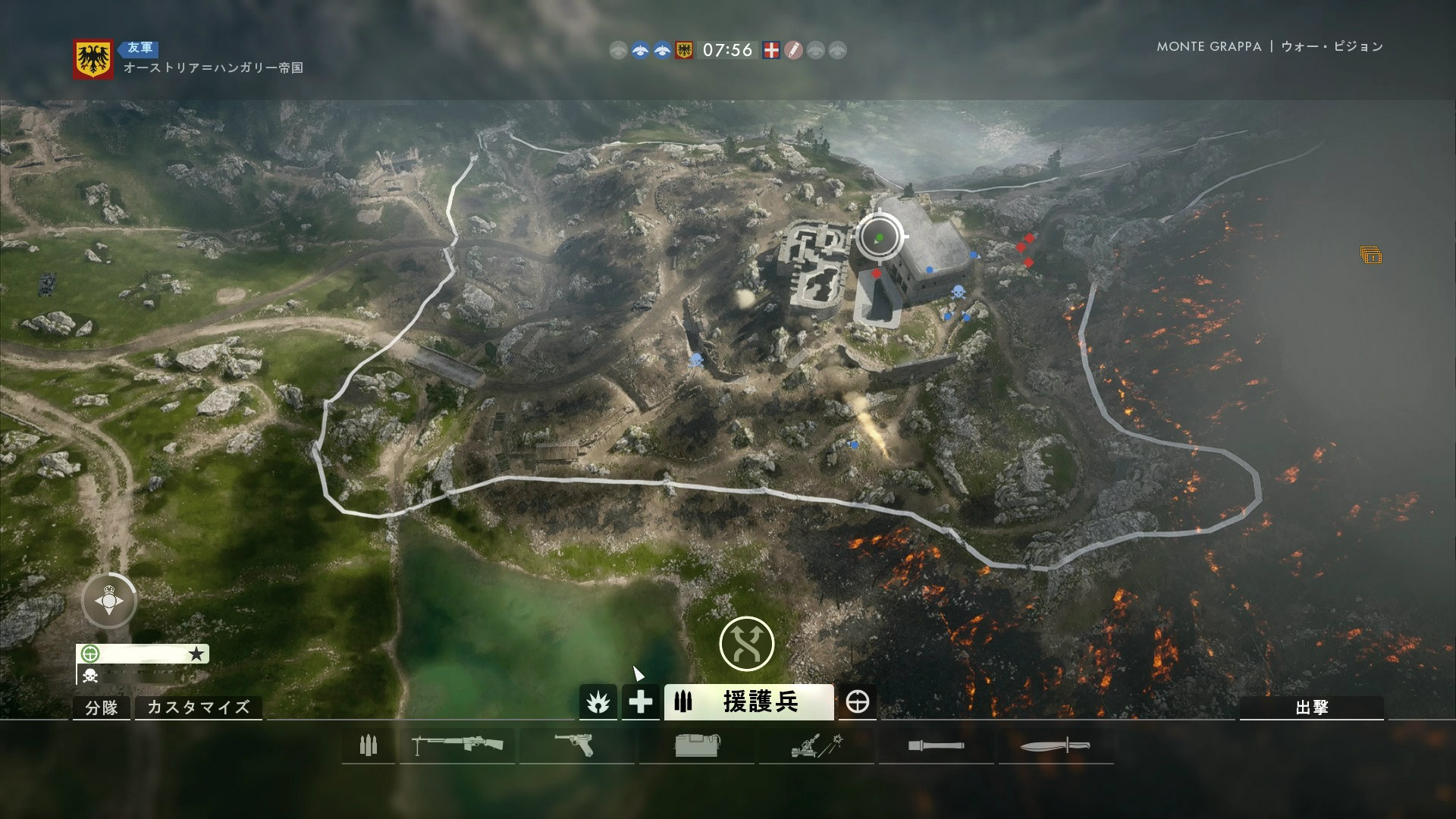Screen dimensions: 1456x819
Task: Click the orange stacked-cards notification icon
Action: (x=1371, y=256)
